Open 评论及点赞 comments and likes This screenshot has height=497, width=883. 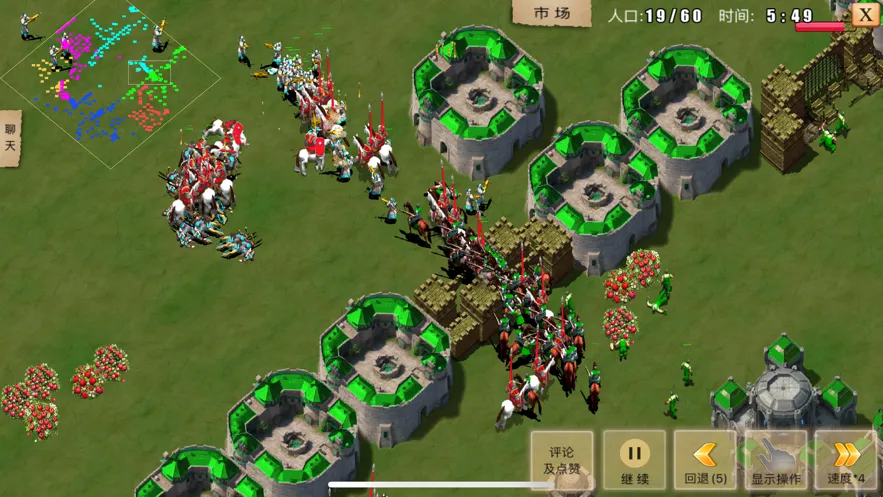click(x=562, y=460)
